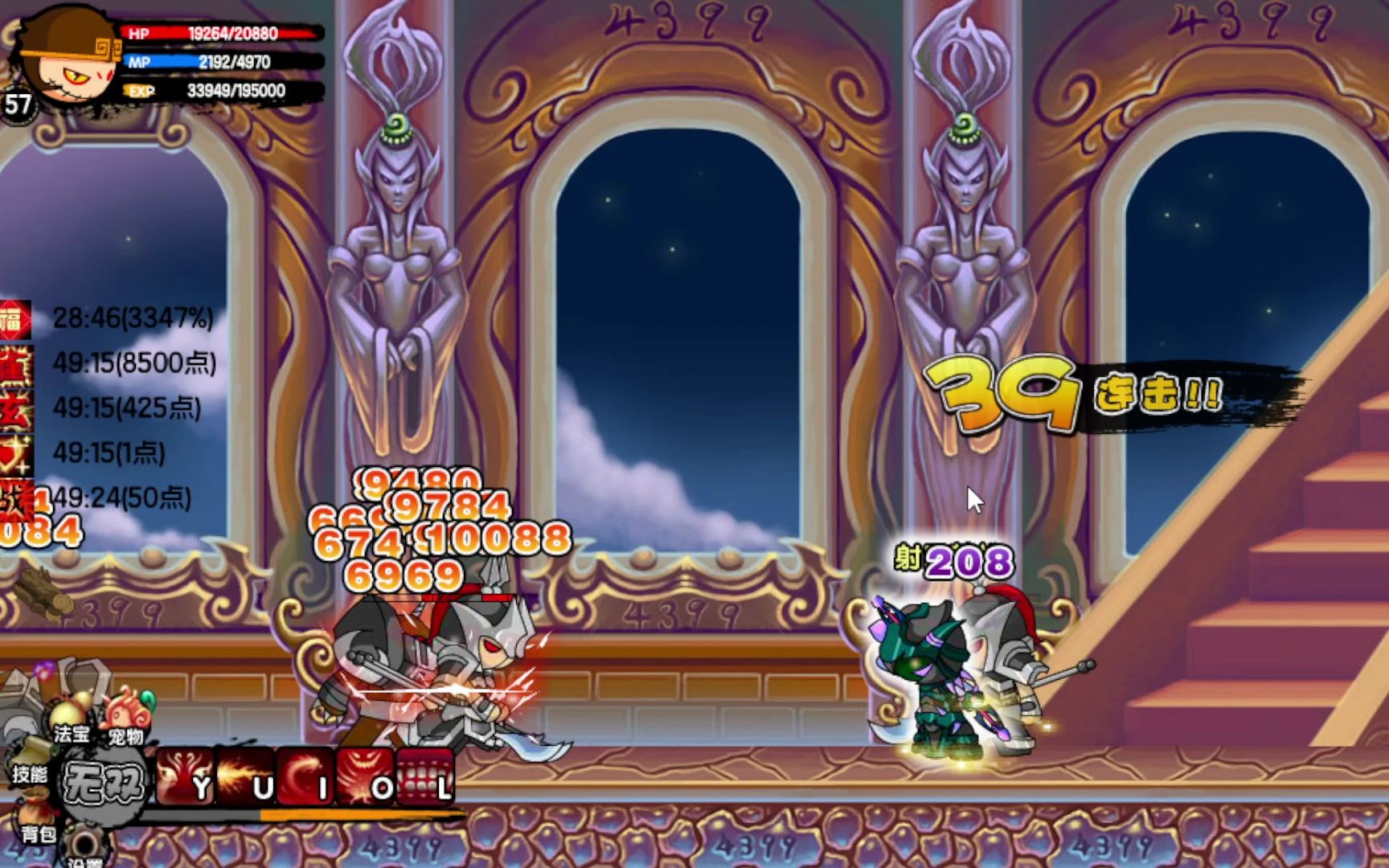Screen dimensions: 1389x868
Task: Use the I slot crescent flame skill
Action: click(305, 776)
